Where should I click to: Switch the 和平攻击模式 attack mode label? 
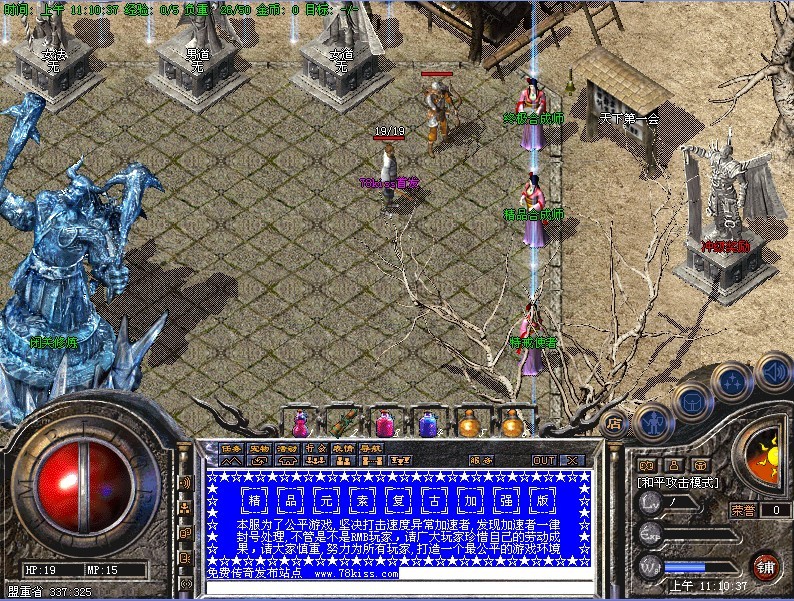(x=678, y=482)
